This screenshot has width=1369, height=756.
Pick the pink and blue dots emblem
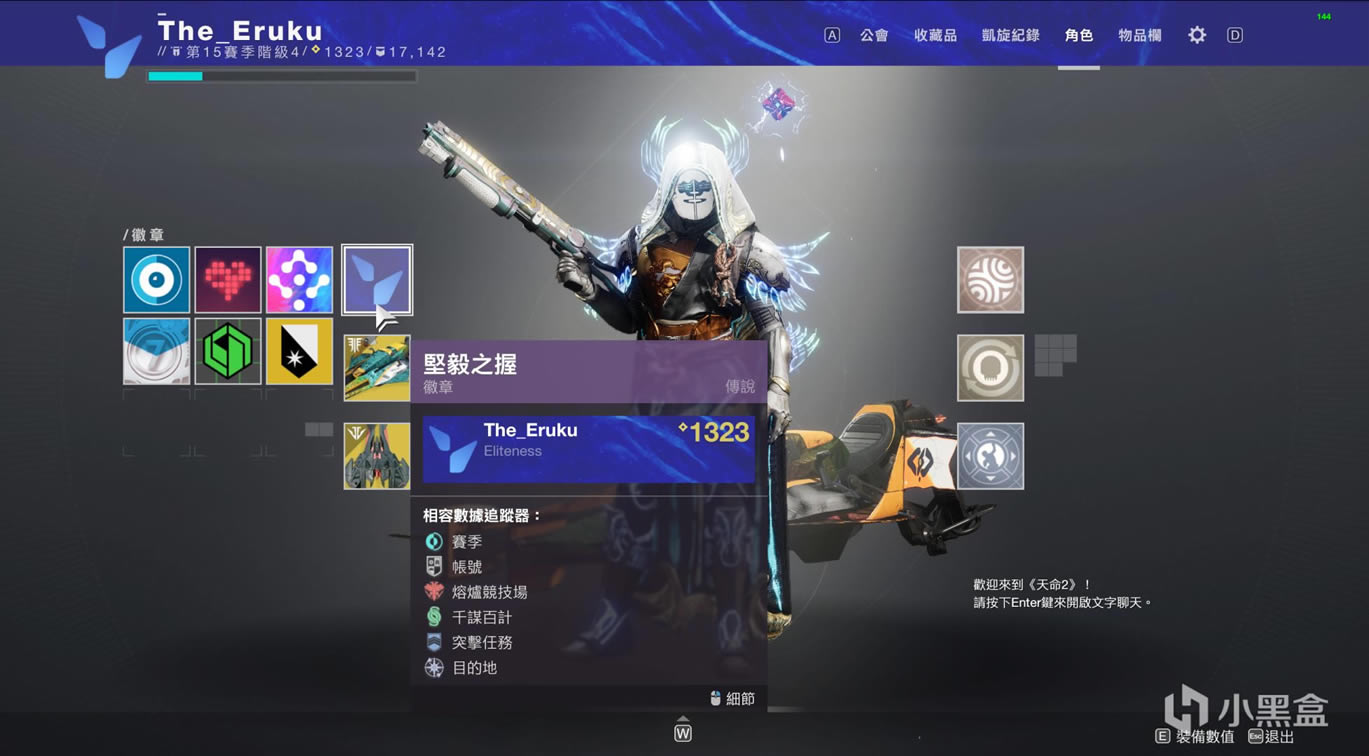pos(299,280)
